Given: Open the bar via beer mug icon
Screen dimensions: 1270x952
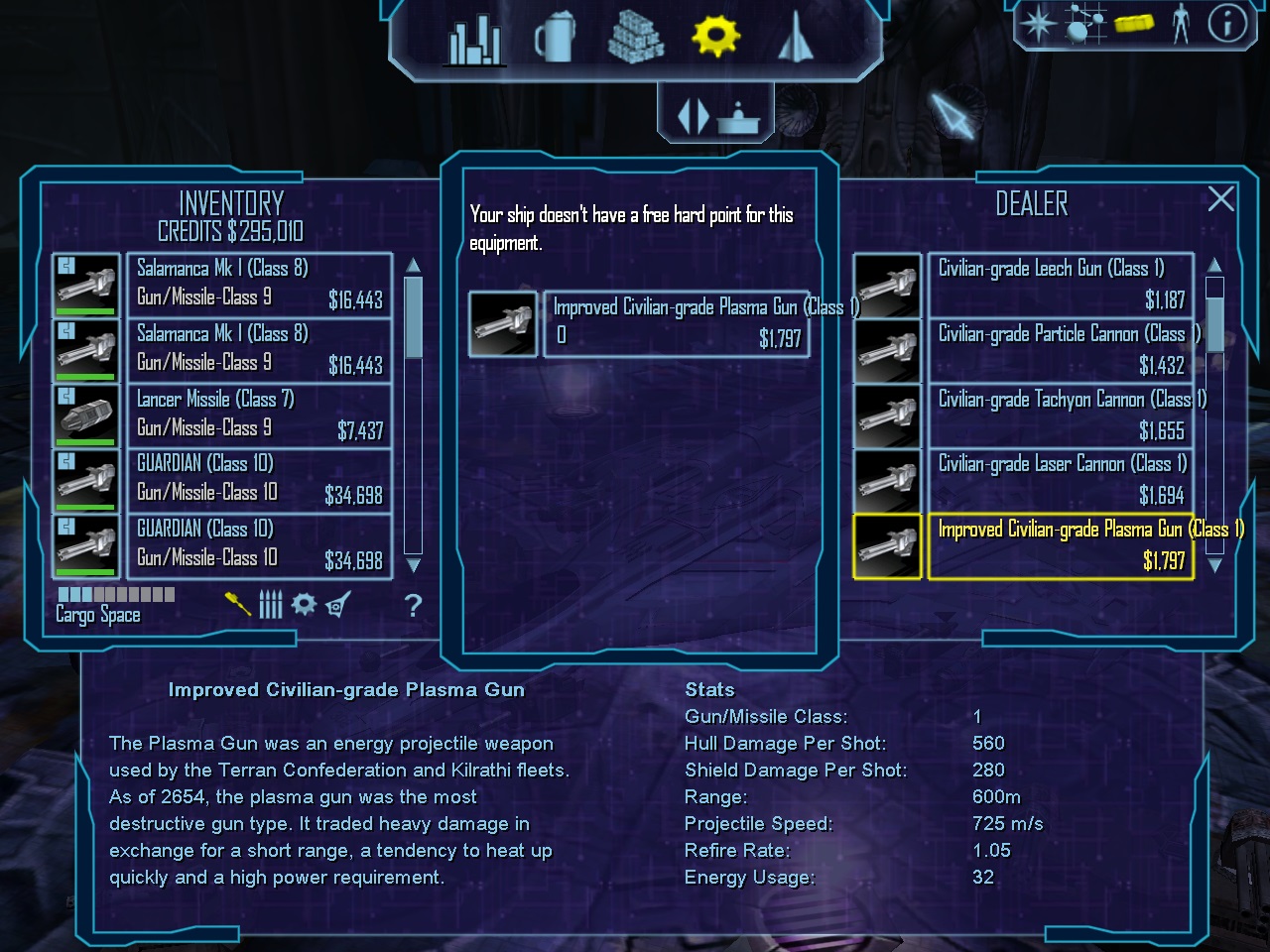Looking at the screenshot, I should point(555,40).
